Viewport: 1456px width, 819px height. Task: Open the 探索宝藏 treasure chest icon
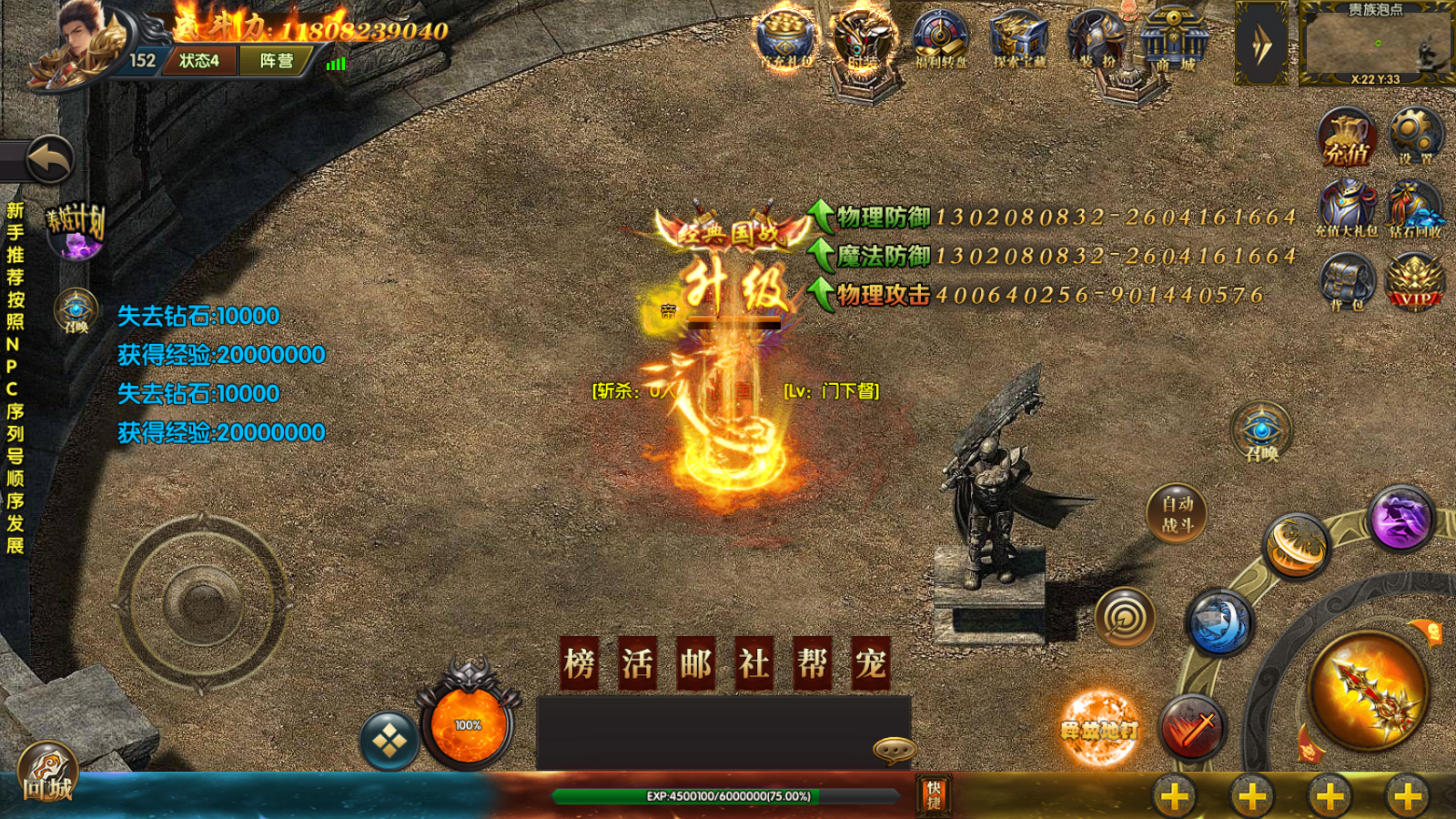click(1018, 39)
